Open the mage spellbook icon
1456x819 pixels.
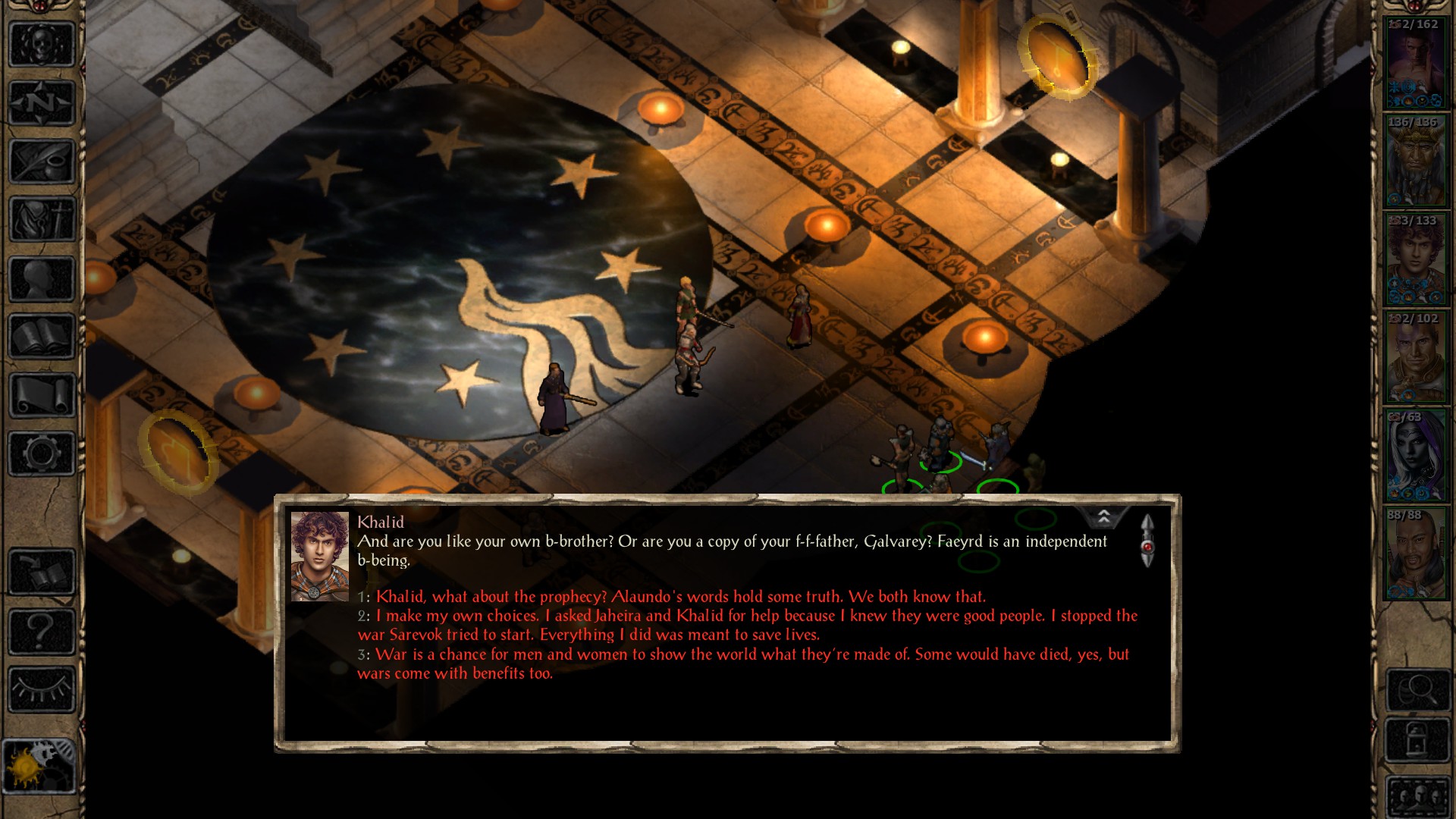click(x=42, y=334)
